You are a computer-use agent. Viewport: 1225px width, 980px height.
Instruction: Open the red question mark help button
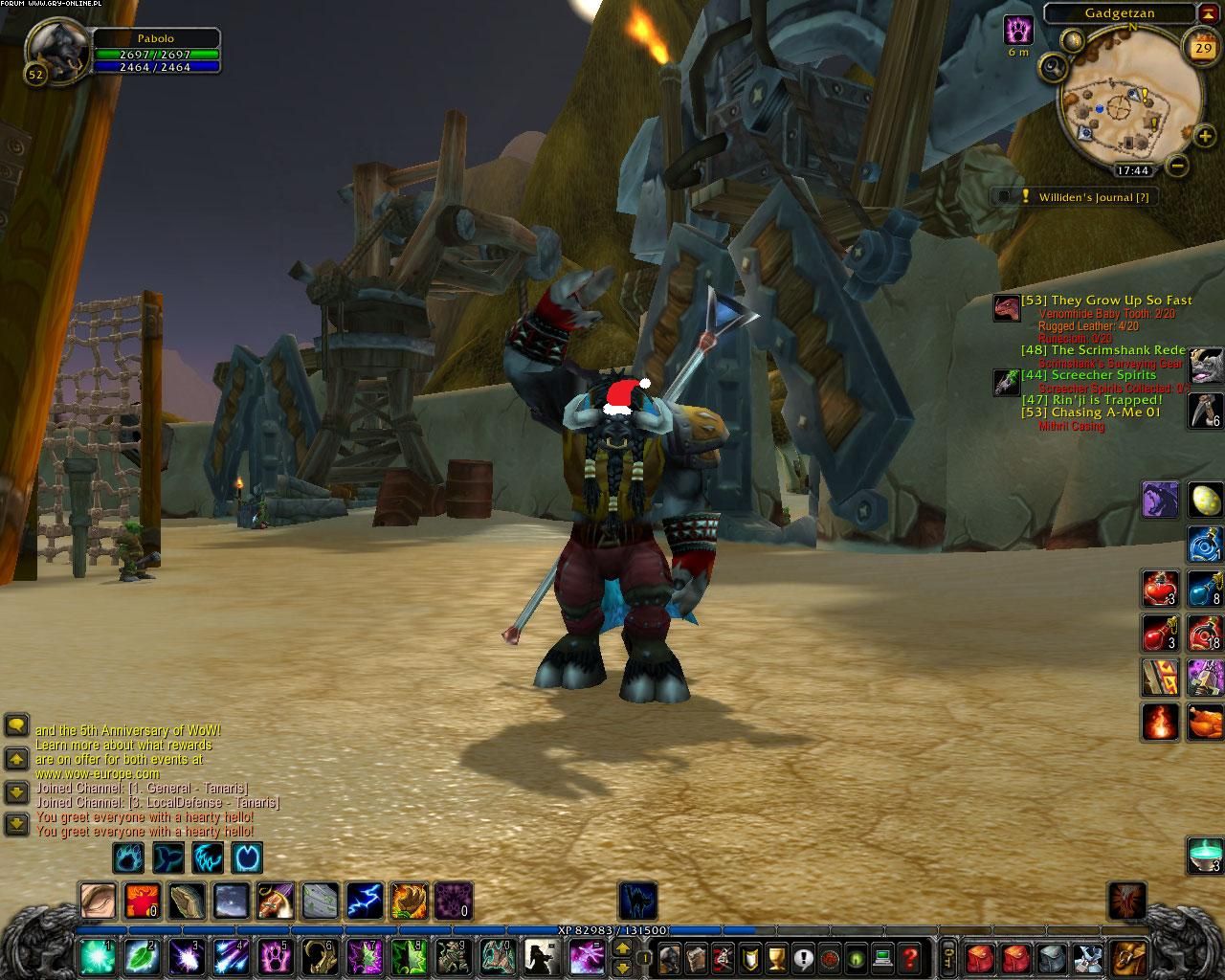click(x=910, y=955)
